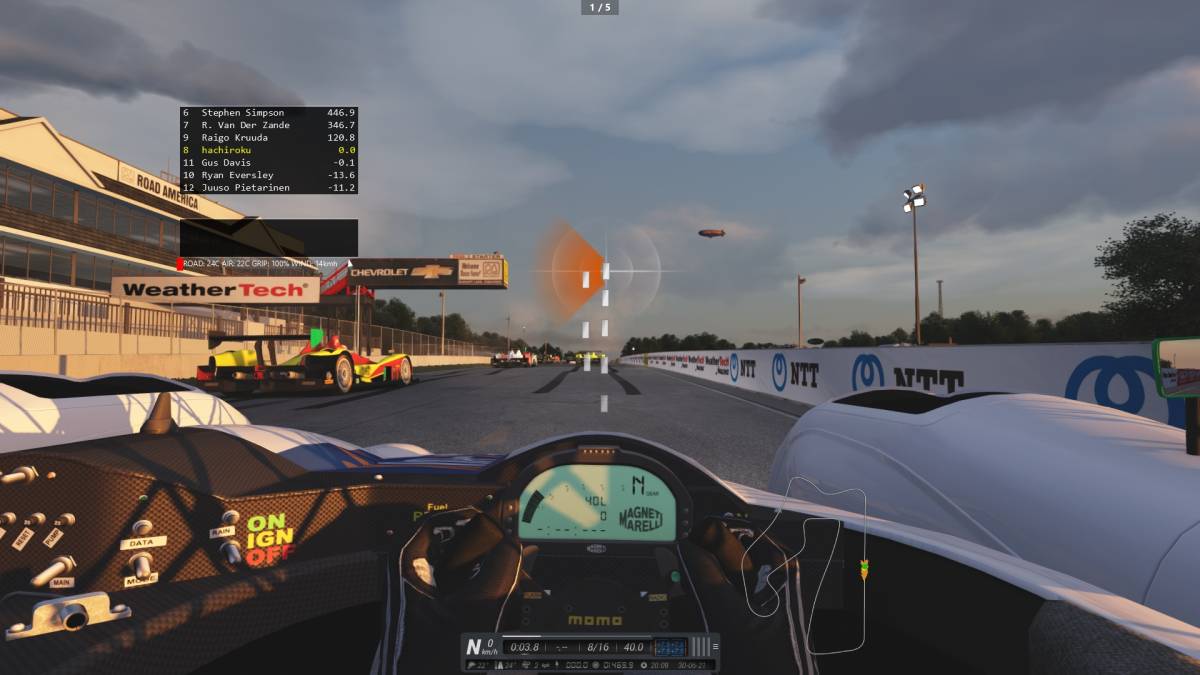Select the highlighted hachiroku standings row
The image size is (1200, 675).
[x=268, y=150]
